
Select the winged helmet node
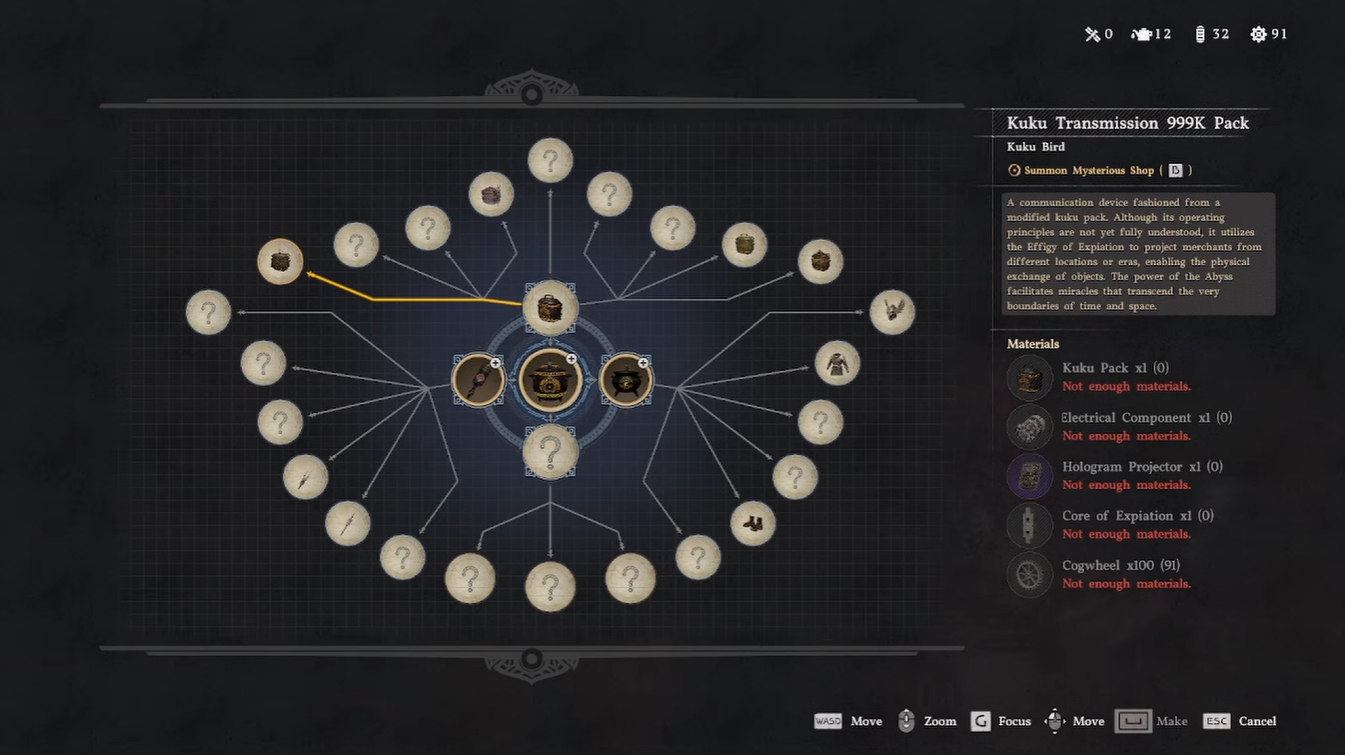[891, 312]
